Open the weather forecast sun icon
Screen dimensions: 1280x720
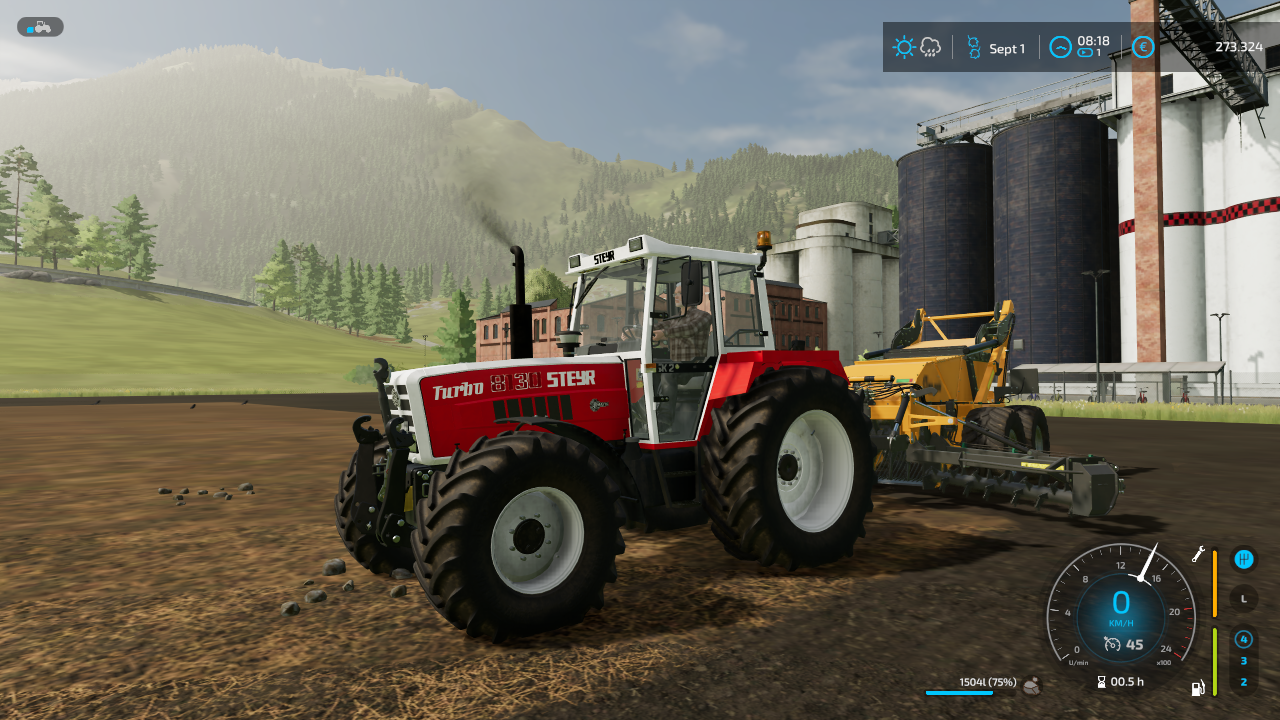tap(904, 47)
